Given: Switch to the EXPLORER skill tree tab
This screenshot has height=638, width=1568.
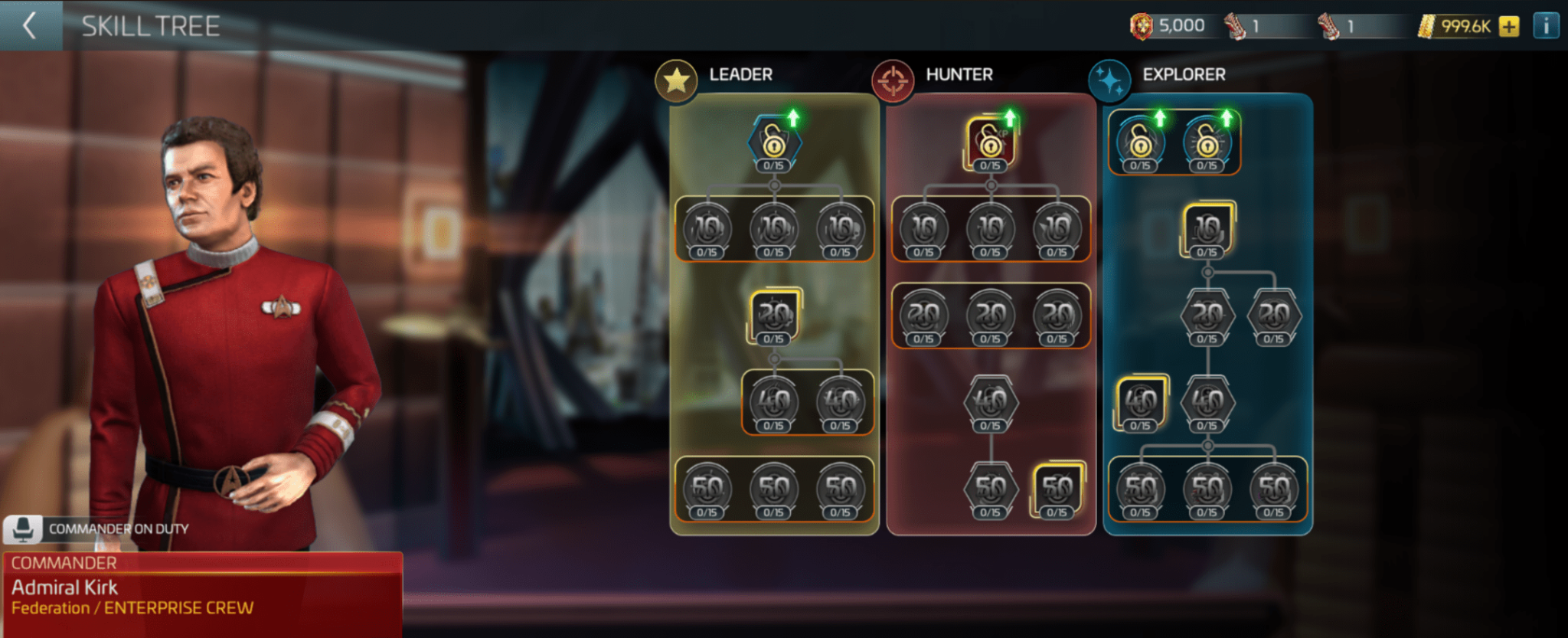Looking at the screenshot, I should pyautogui.click(x=1183, y=75).
